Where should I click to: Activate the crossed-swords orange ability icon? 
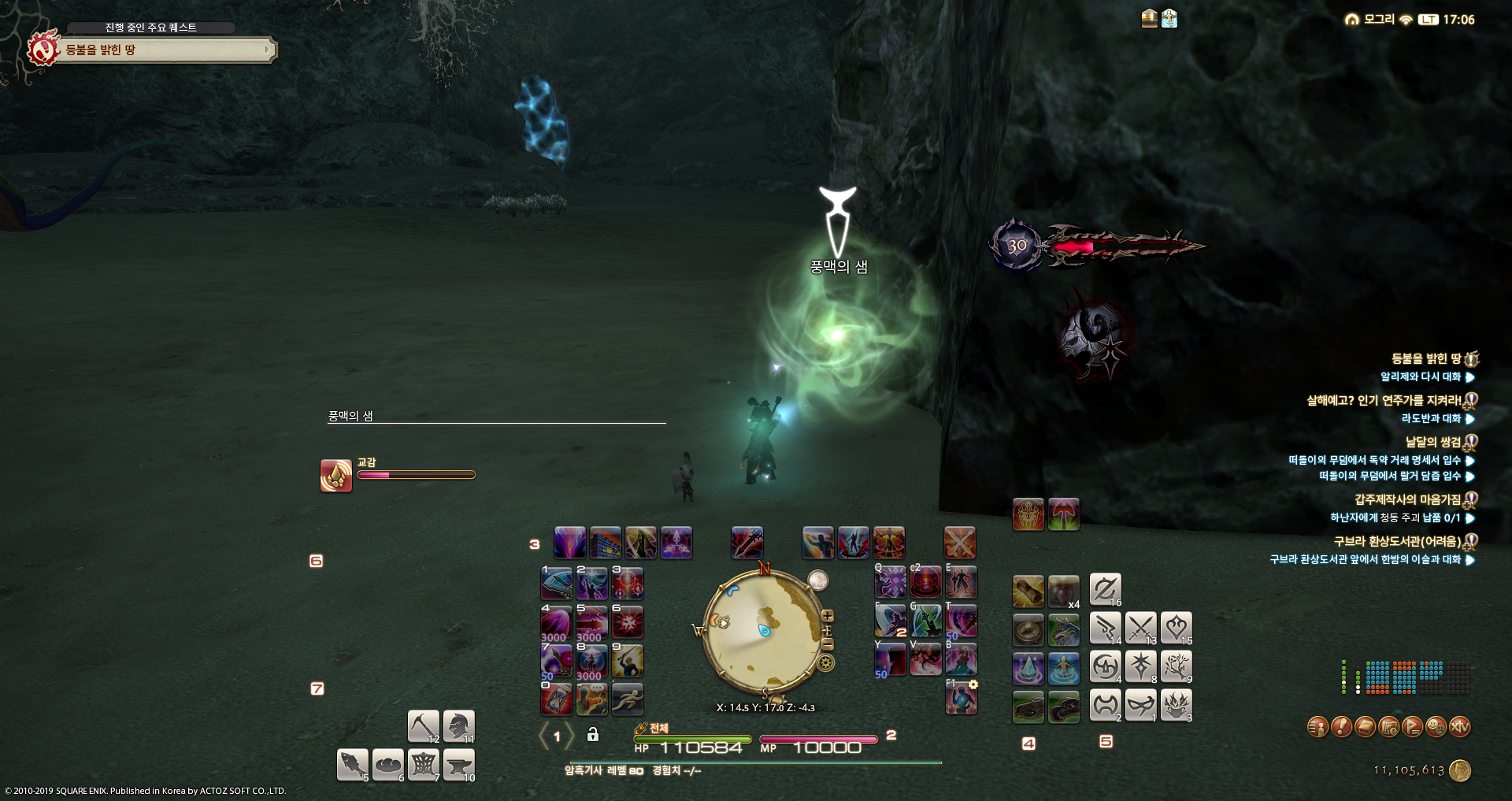(959, 543)
